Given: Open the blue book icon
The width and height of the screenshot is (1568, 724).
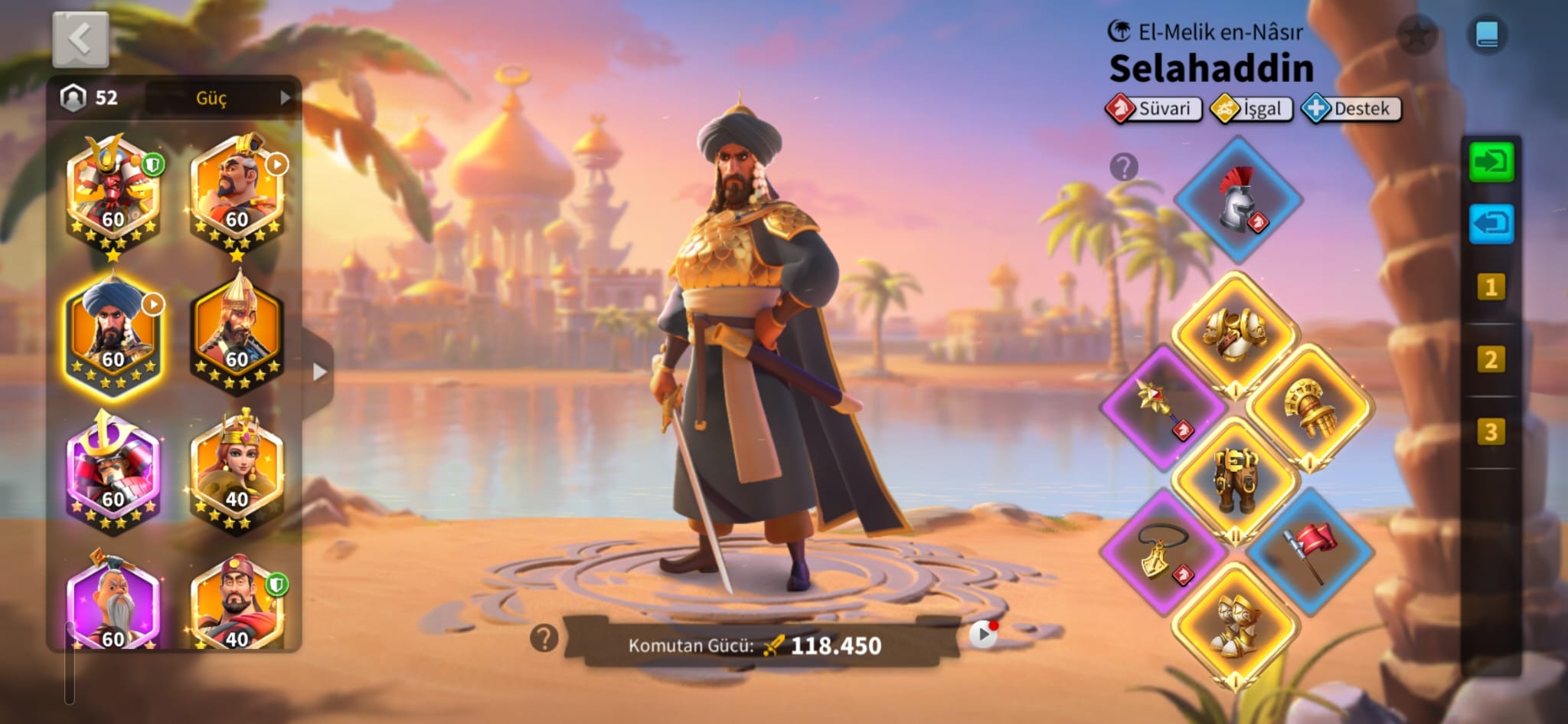Looking at the screenshot, I should pyautogui.click(x=1487, y=34).
